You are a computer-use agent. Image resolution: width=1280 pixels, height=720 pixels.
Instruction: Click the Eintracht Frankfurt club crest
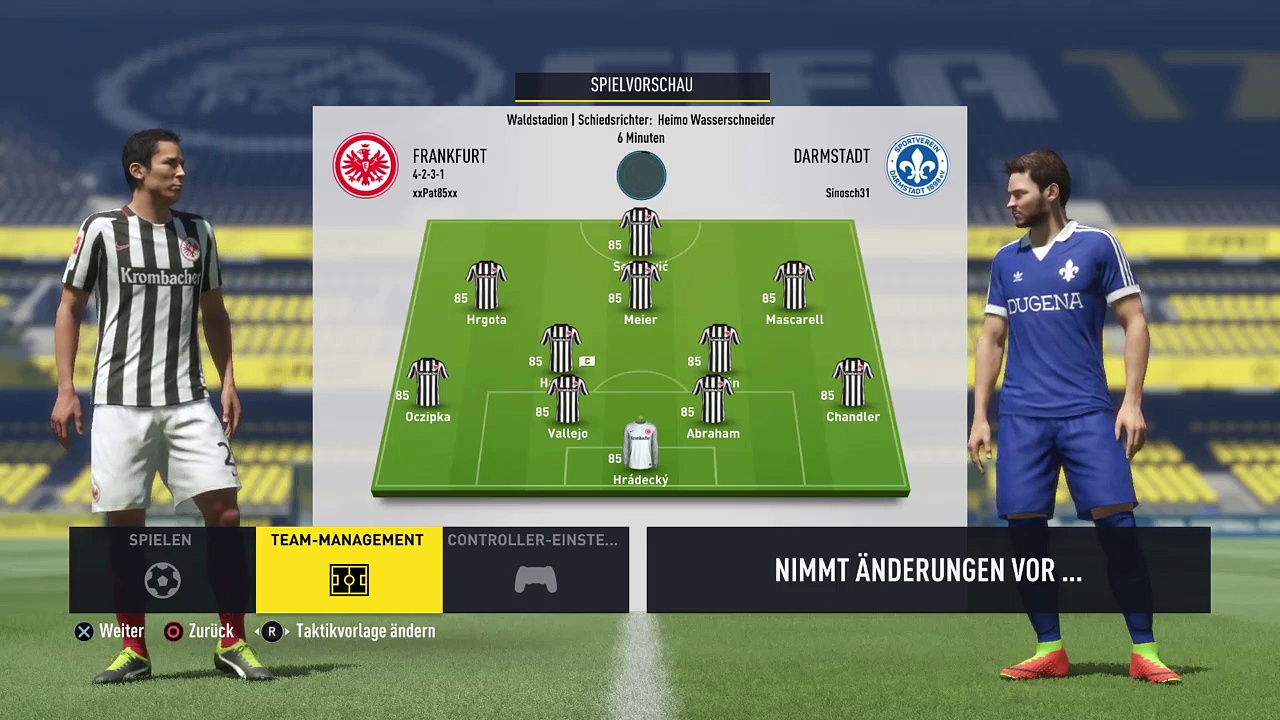366,166
